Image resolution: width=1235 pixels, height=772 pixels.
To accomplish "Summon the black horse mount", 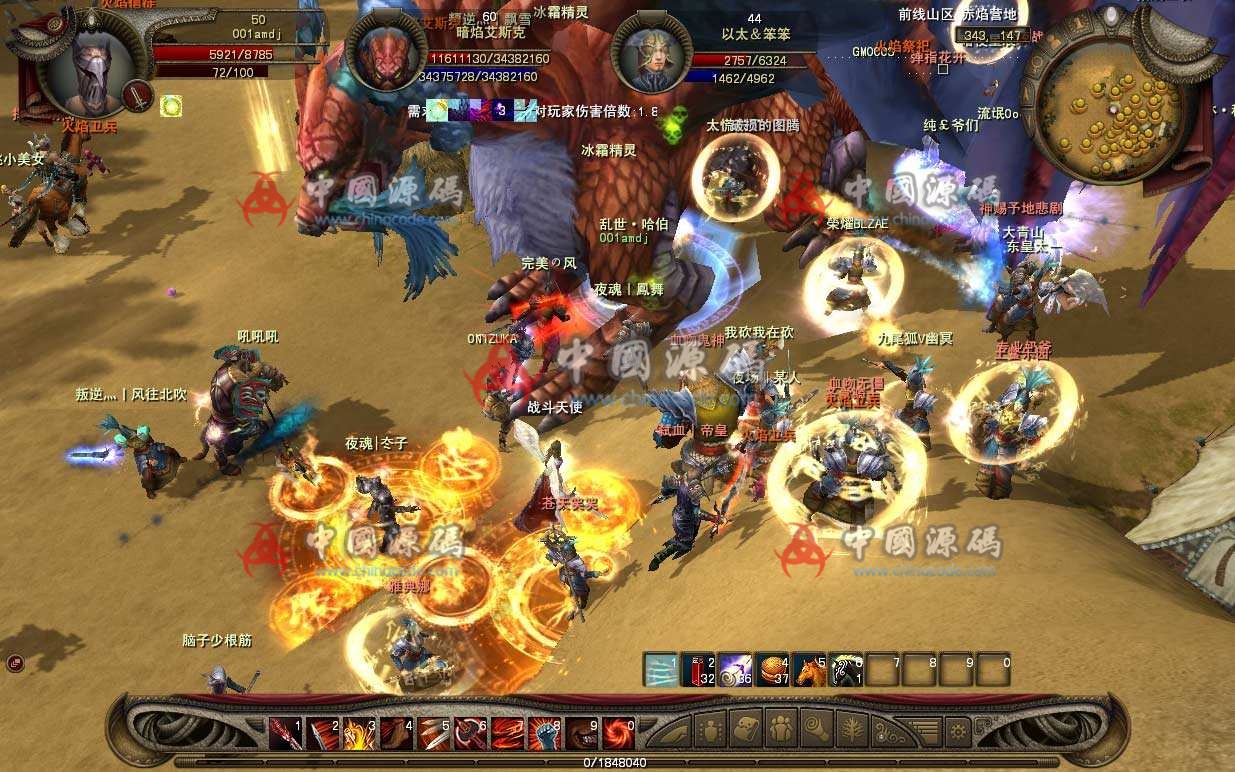I will [847, 669].
